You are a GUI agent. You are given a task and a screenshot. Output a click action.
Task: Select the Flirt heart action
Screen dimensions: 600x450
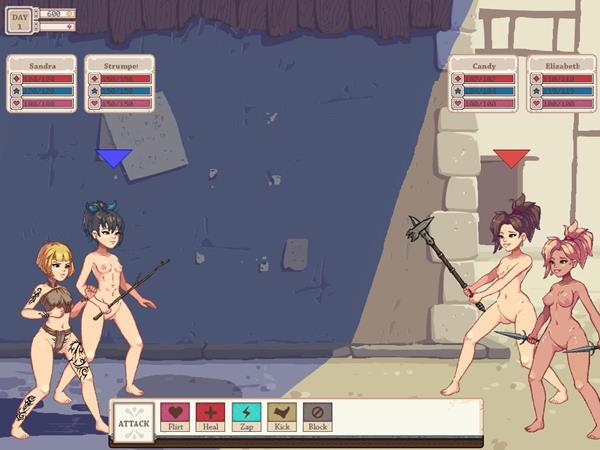point(175,415)
